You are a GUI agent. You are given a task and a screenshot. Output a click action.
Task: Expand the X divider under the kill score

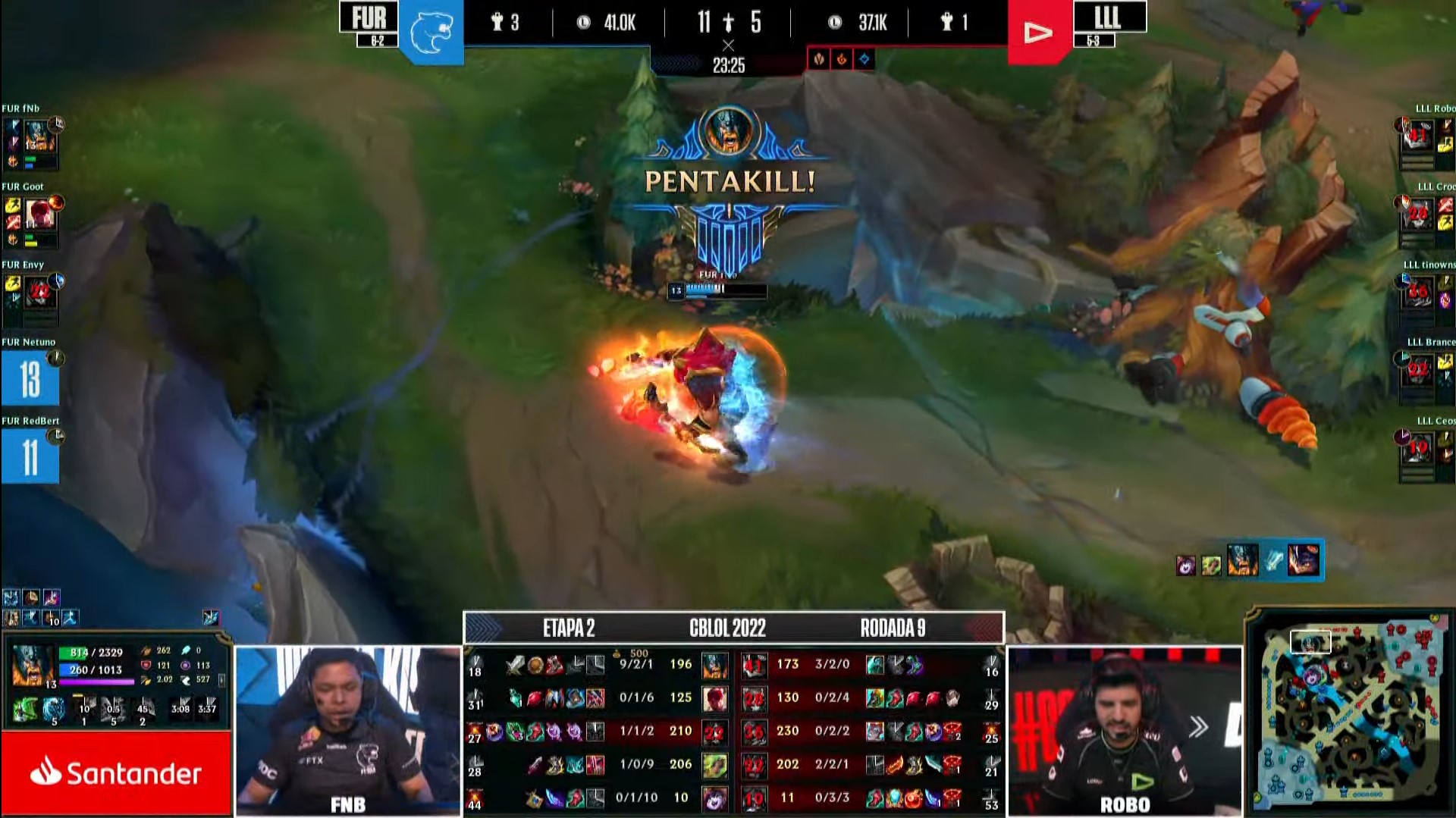[x=730, y=45]
